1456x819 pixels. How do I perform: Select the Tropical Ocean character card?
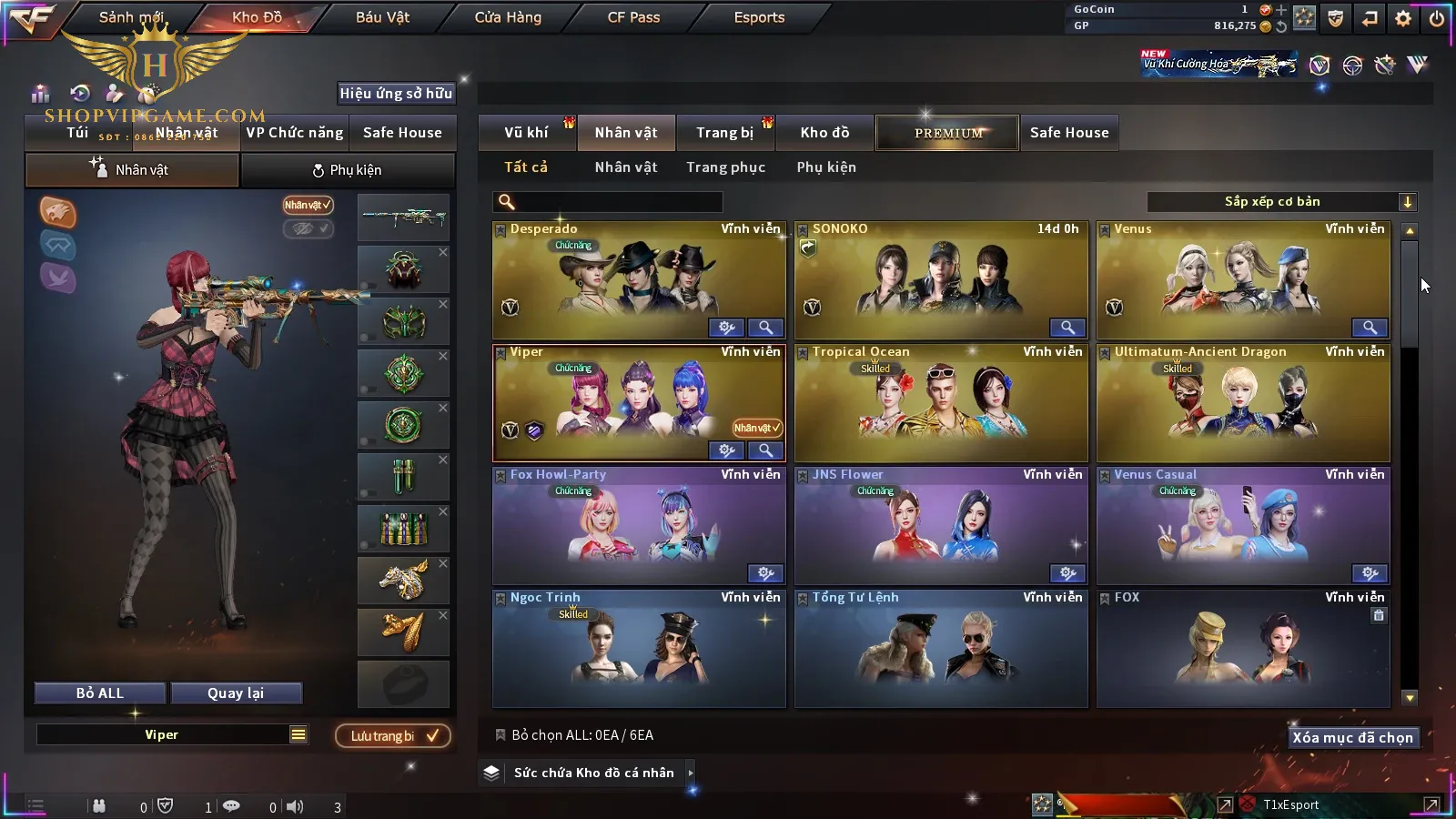coord(941,403)
